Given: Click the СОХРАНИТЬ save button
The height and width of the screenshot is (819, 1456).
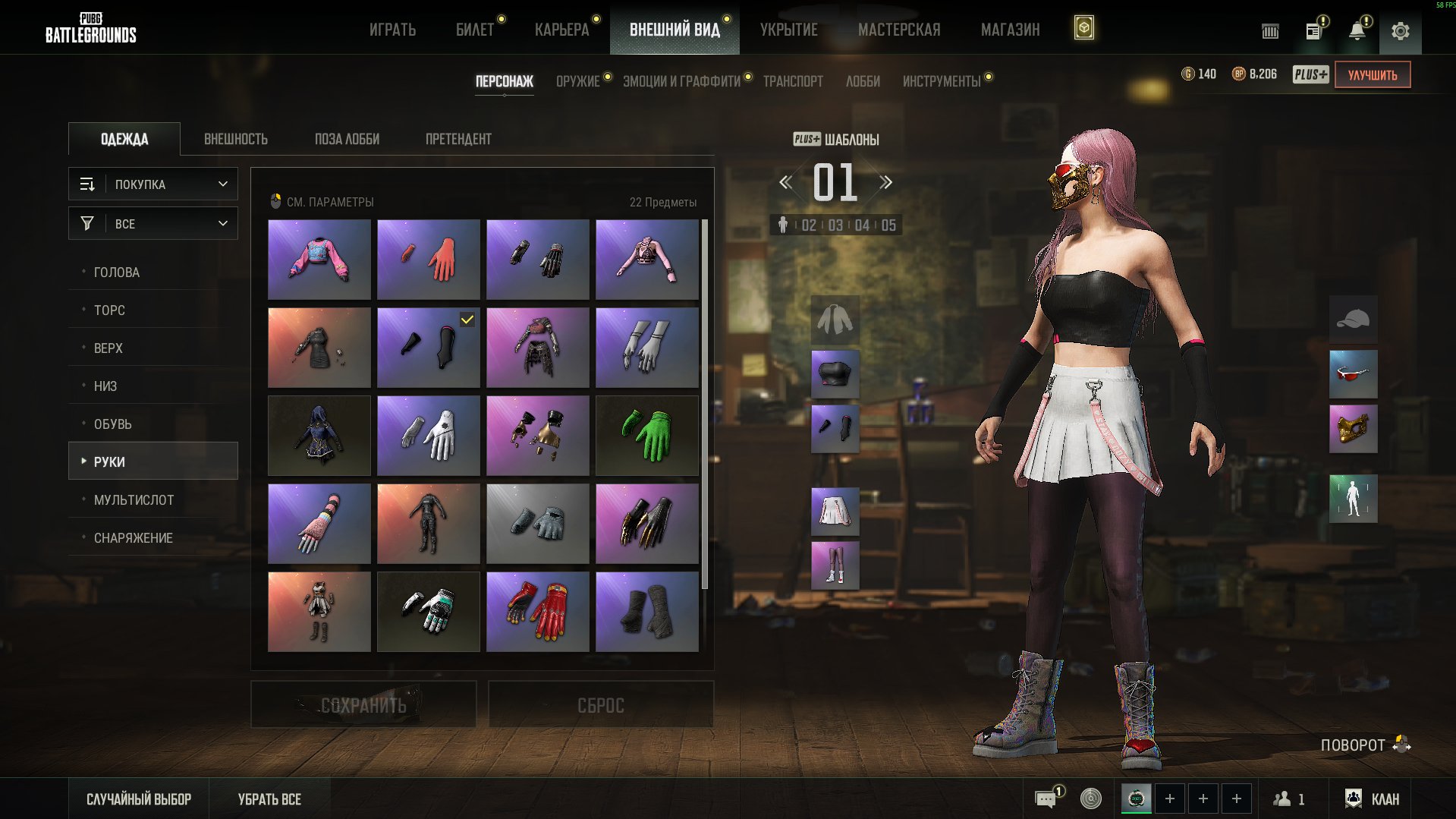Looking at the screenshot, I should pyautogui.click(x=363, y=705).
